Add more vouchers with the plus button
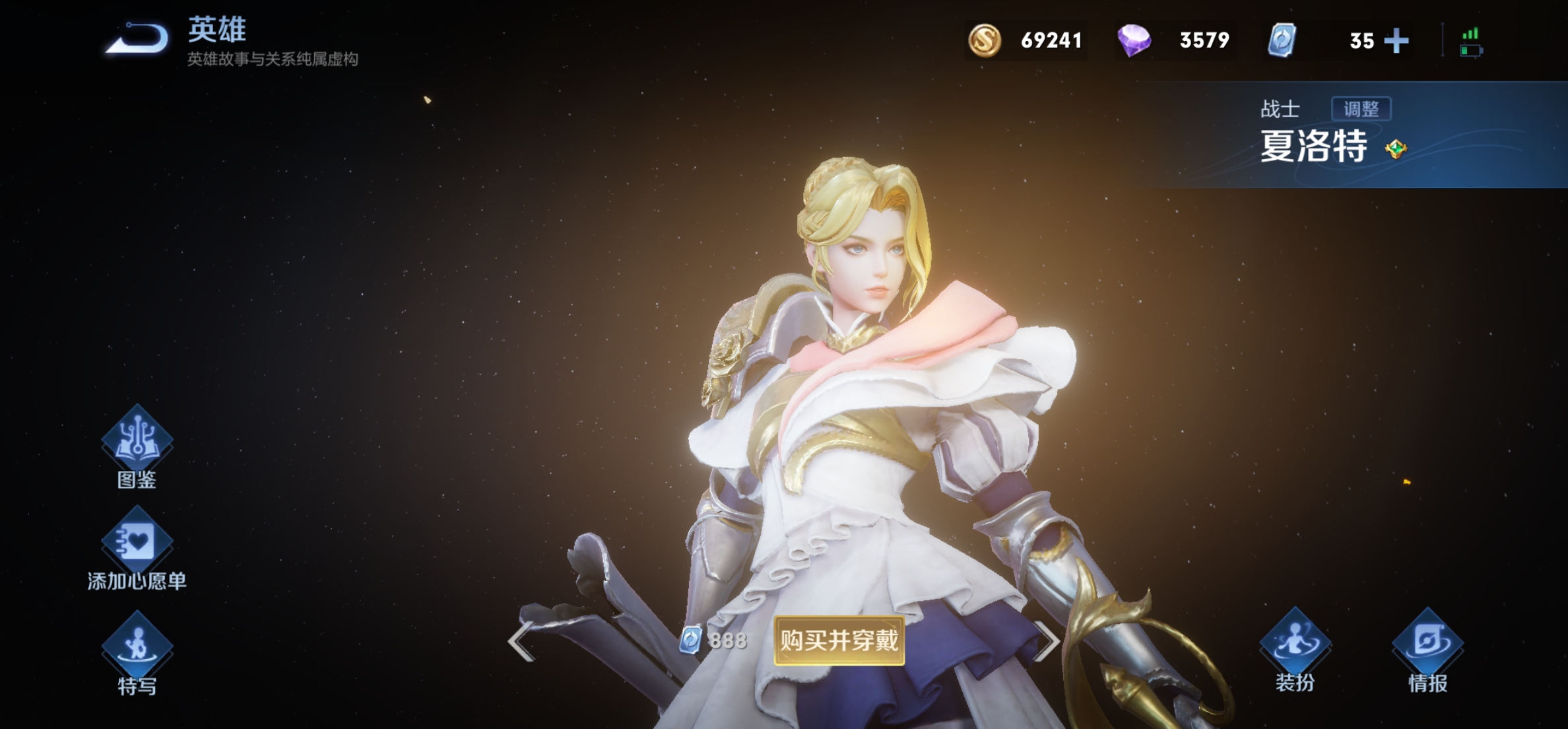The height and width of the screenshot is (729, 1568). [1396, 41]
